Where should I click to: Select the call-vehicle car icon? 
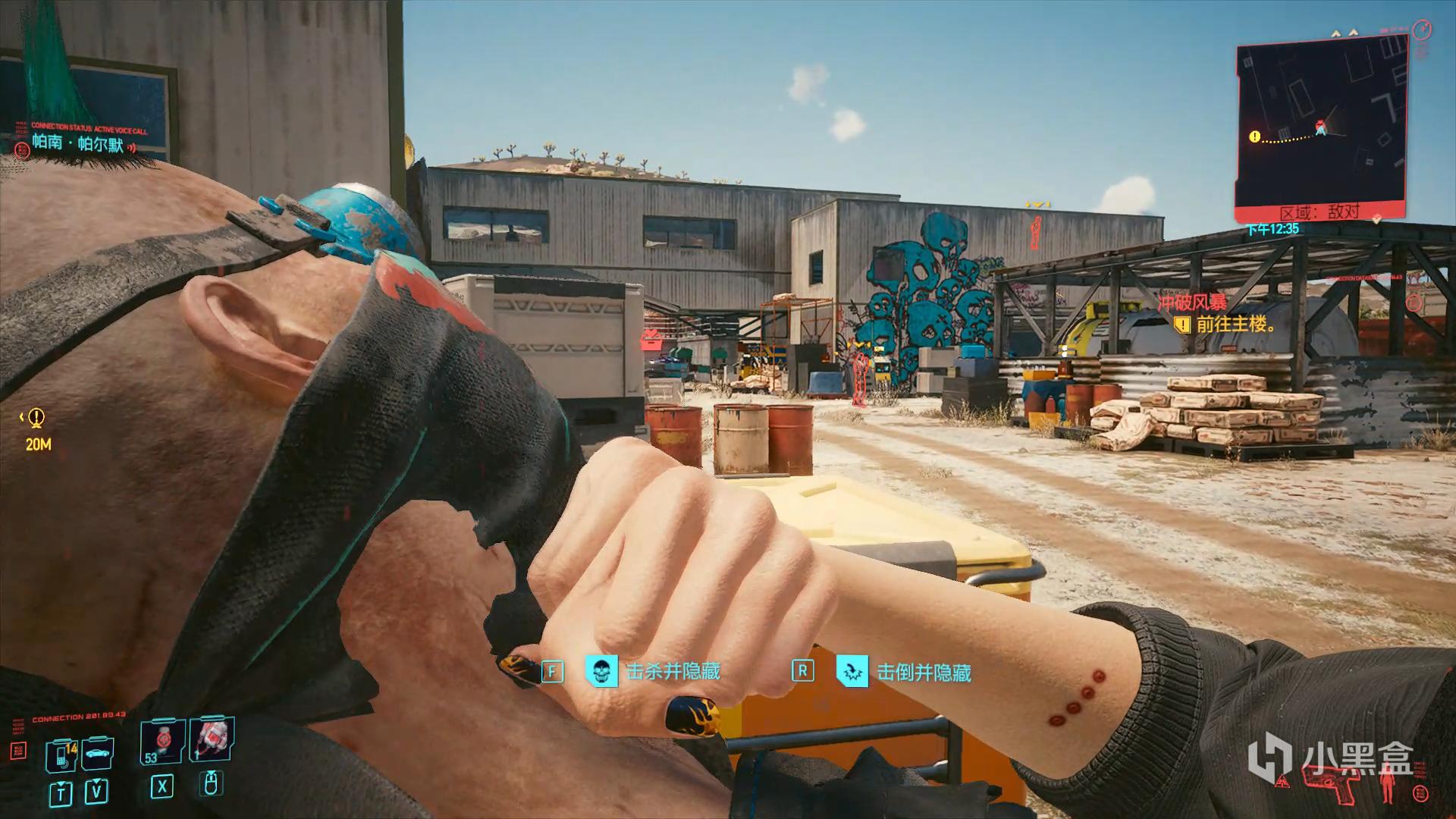tap(97, 754)
